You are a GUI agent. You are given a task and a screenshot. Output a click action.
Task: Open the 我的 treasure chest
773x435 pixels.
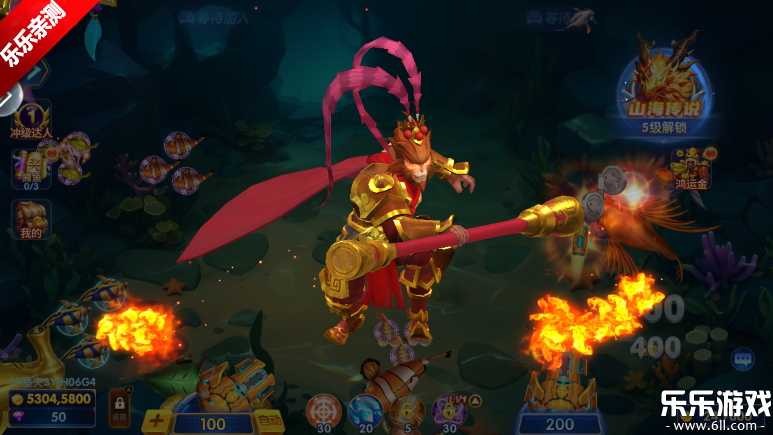coord(30,220)
